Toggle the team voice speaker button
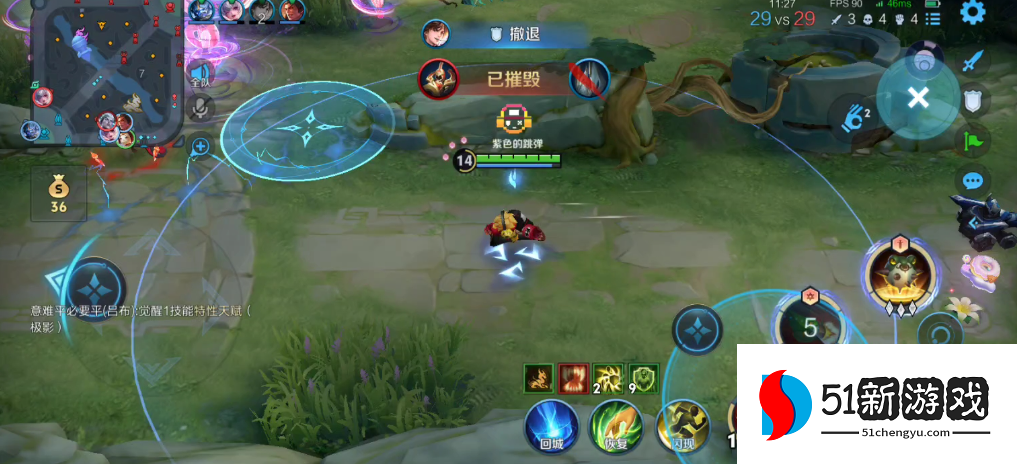 201,73
